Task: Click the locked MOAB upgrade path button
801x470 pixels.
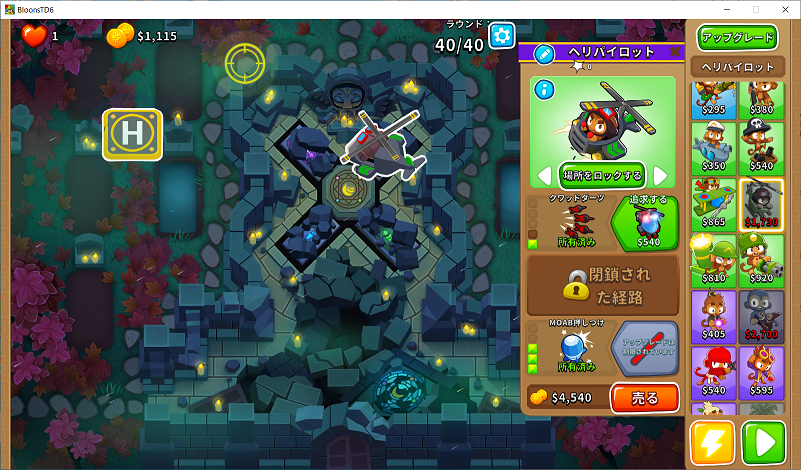Action: 644,345
